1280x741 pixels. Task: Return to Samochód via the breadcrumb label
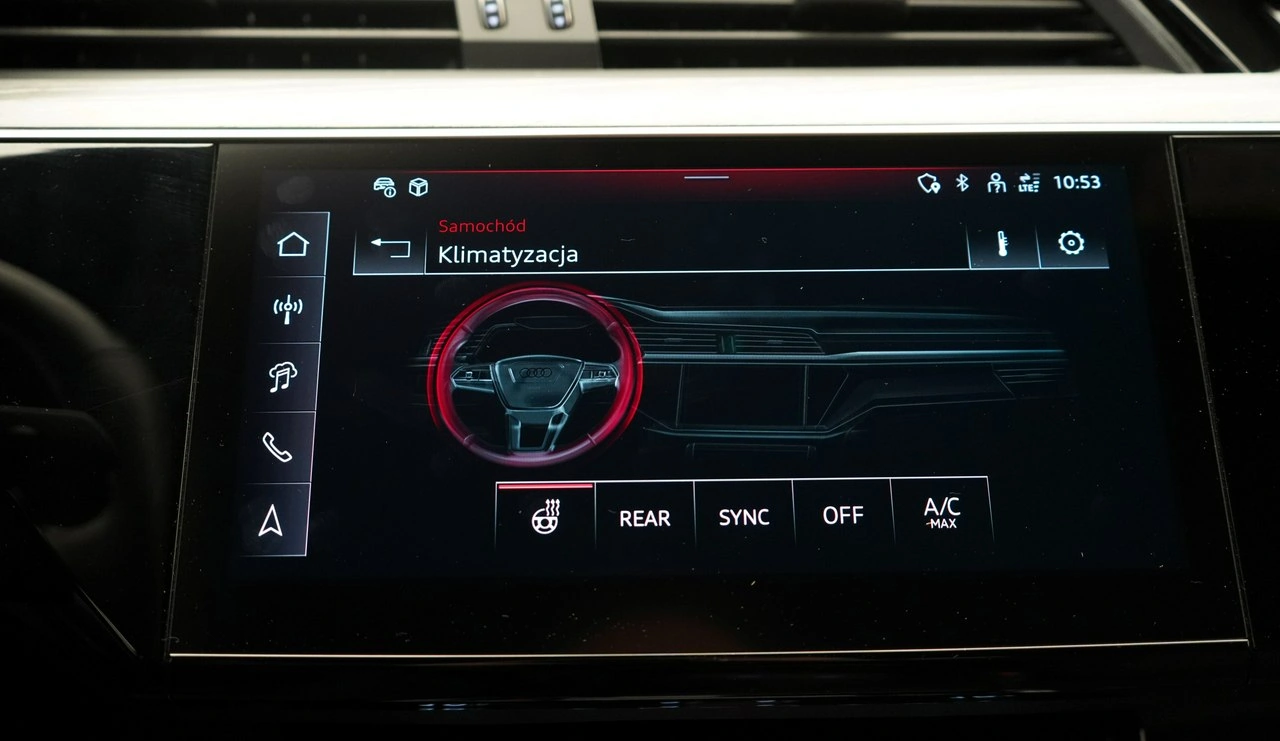click(x=482, y=226)
